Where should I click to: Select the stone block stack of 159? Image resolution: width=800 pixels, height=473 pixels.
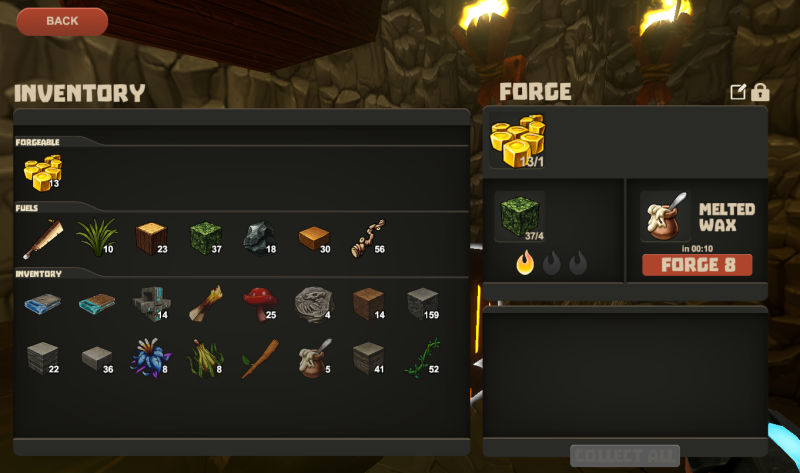tap(422, 303)
